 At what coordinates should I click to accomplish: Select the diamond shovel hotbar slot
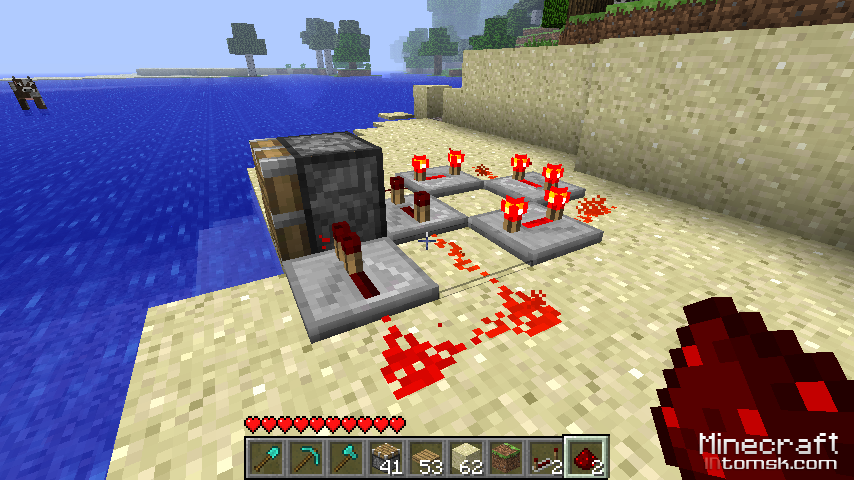pos(266,458)
